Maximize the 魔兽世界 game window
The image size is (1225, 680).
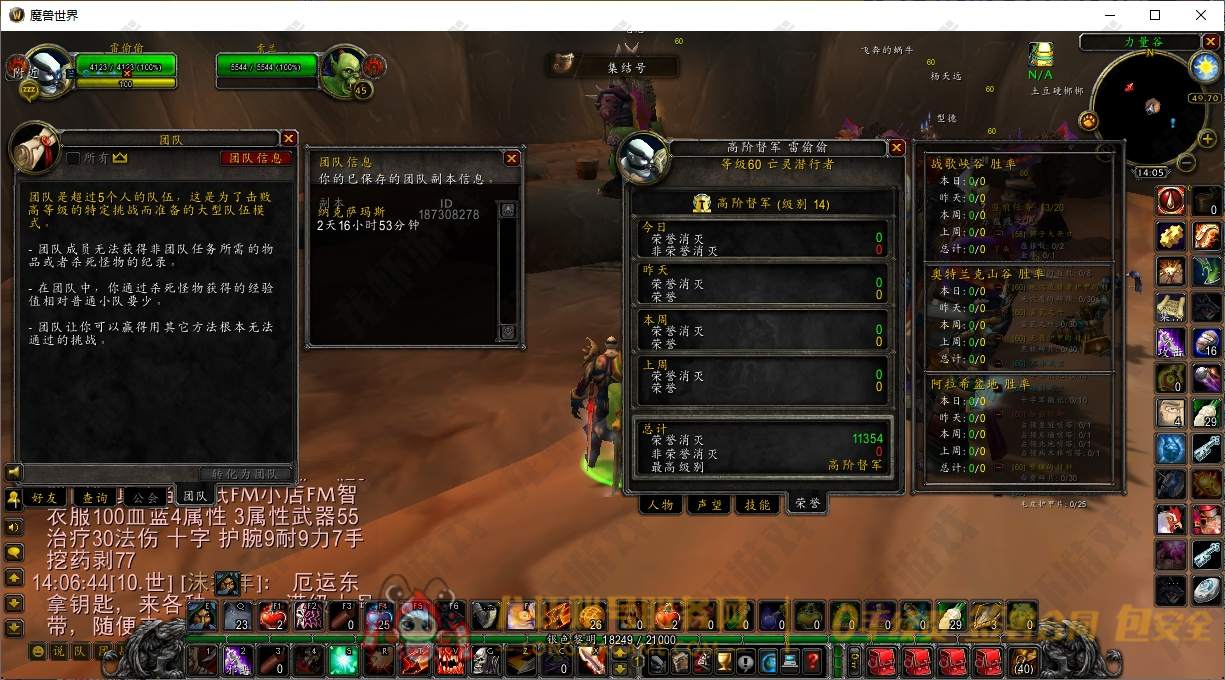(1155, 15)
